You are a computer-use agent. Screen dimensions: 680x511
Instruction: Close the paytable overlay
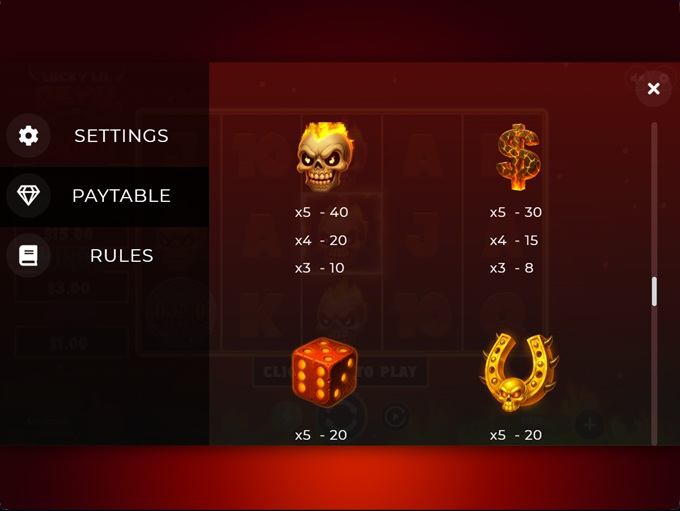tap(653, 89)
